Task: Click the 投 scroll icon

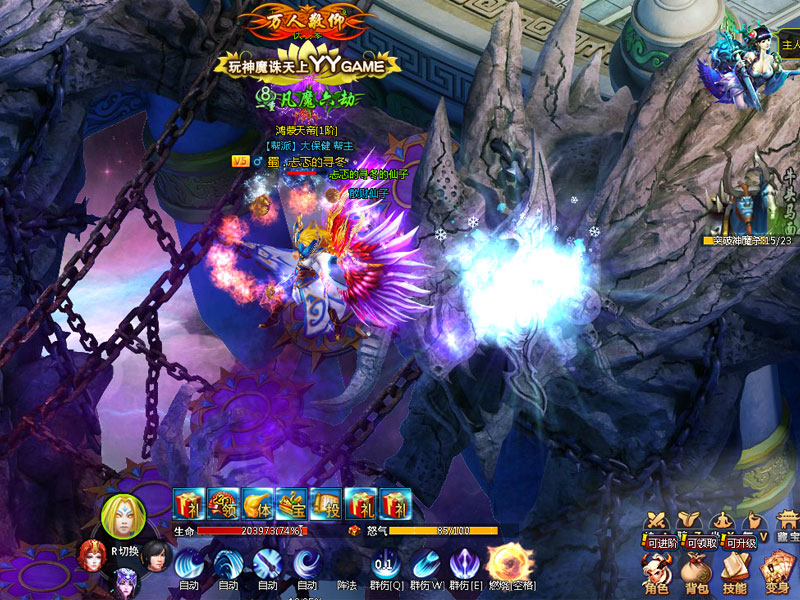Action: [x=326, y=503]
